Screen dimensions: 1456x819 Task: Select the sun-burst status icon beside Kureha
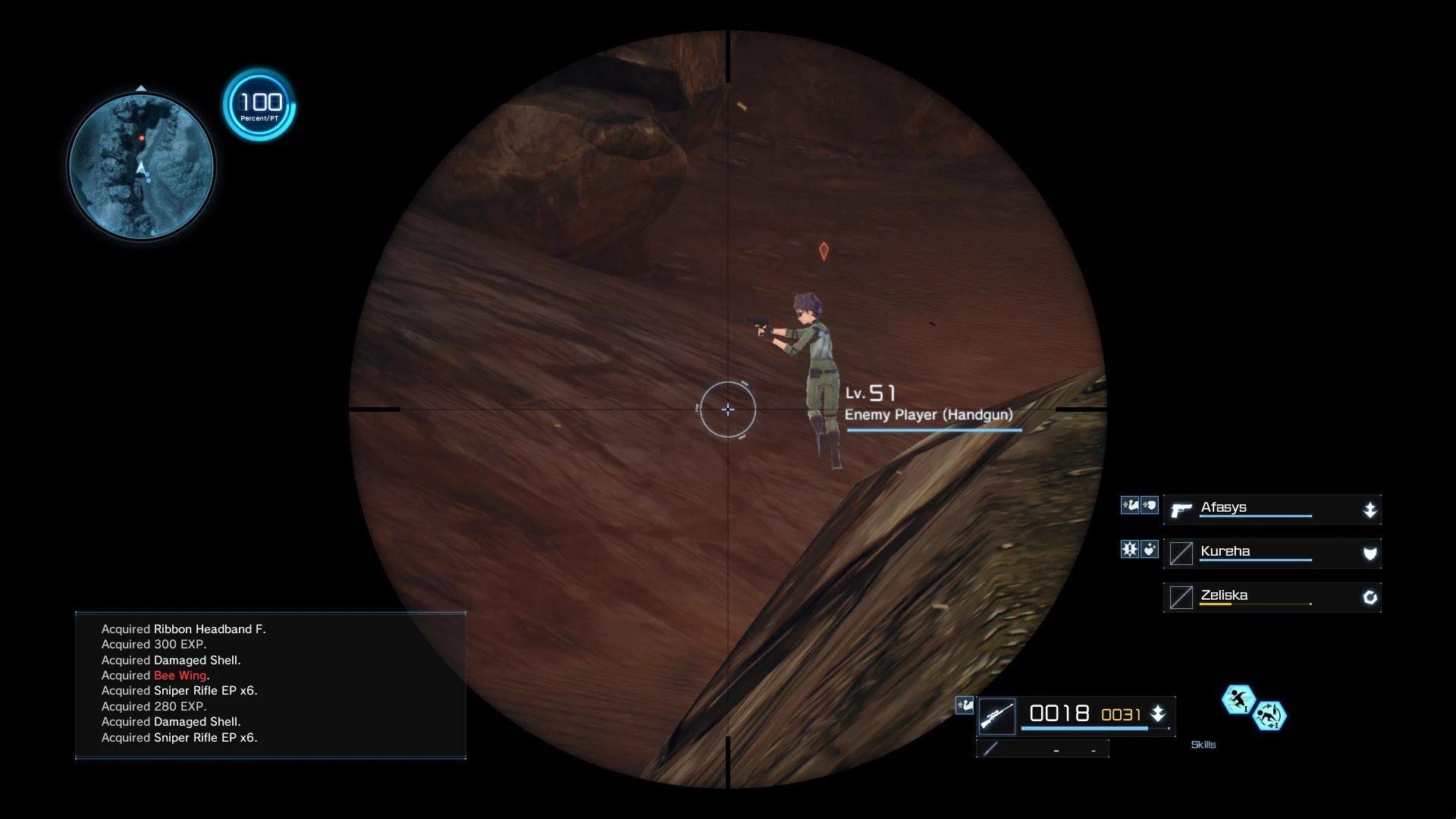click(x=1129, y=549)
